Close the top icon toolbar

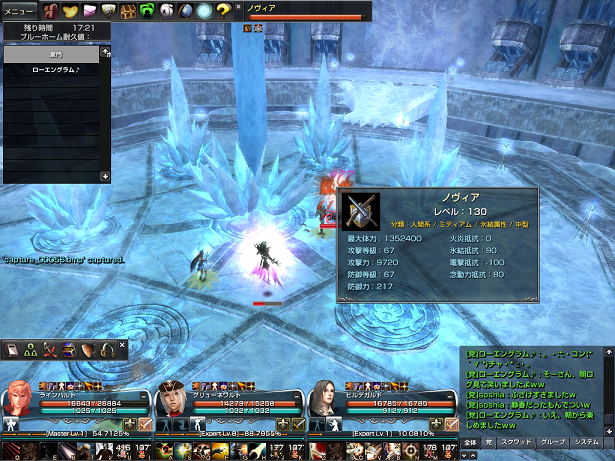pyautogui.click(x=238, y=6)
